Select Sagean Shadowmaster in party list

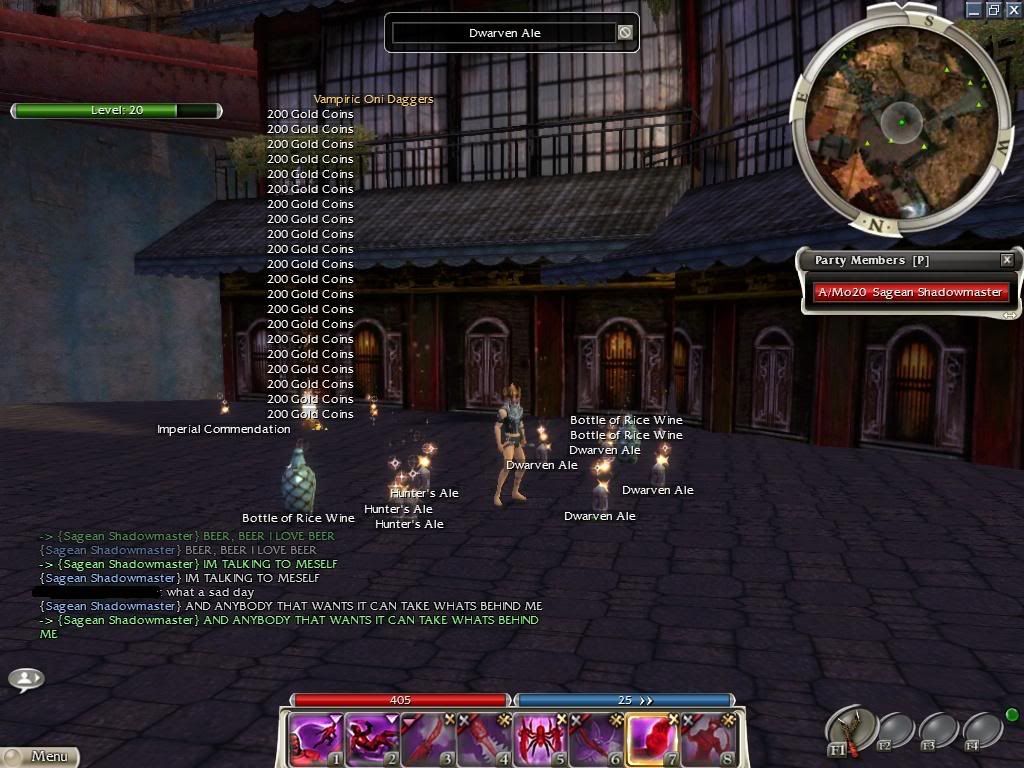[909, 292]
